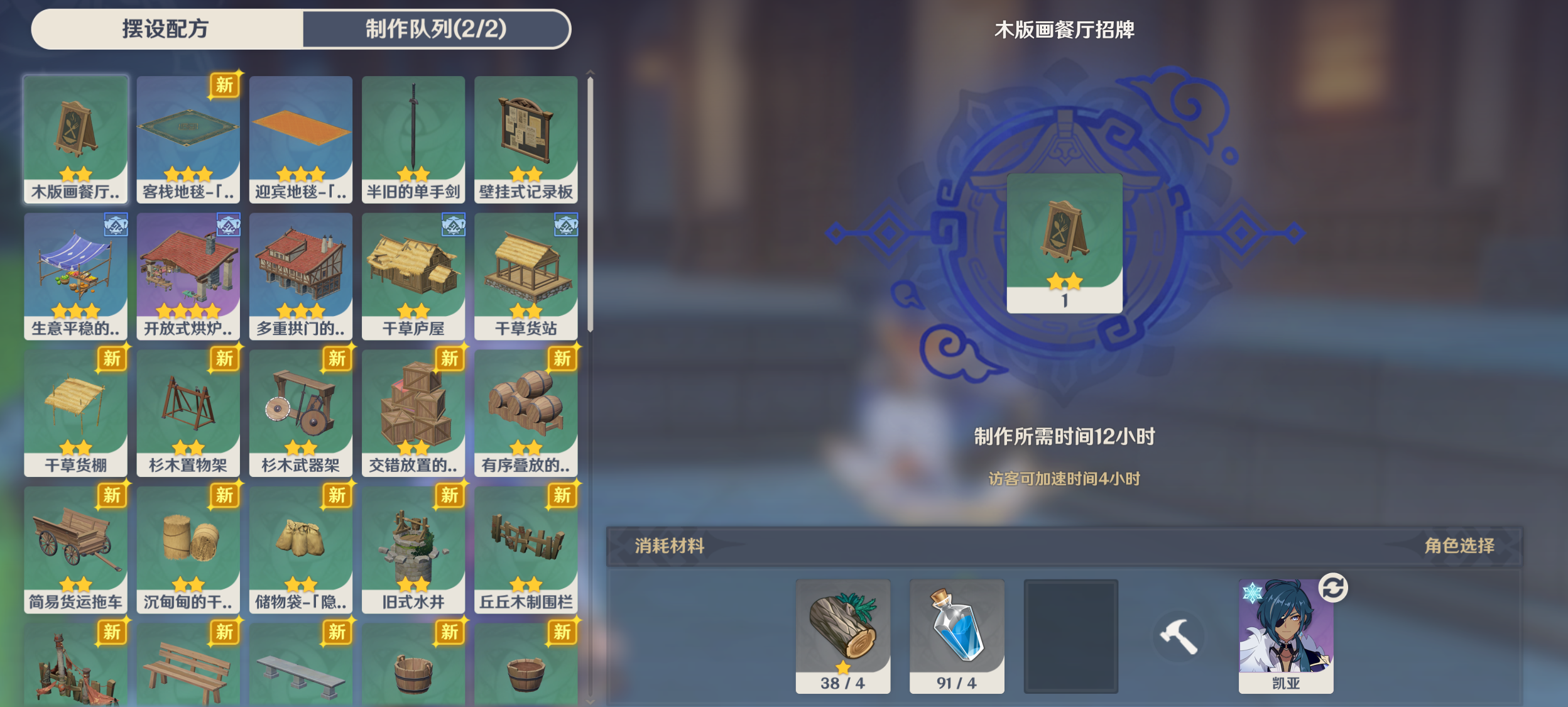This screenshot has height=707, width=1568.
Task: Select the 壁挂式记录板 recipe
Action: 526,138
